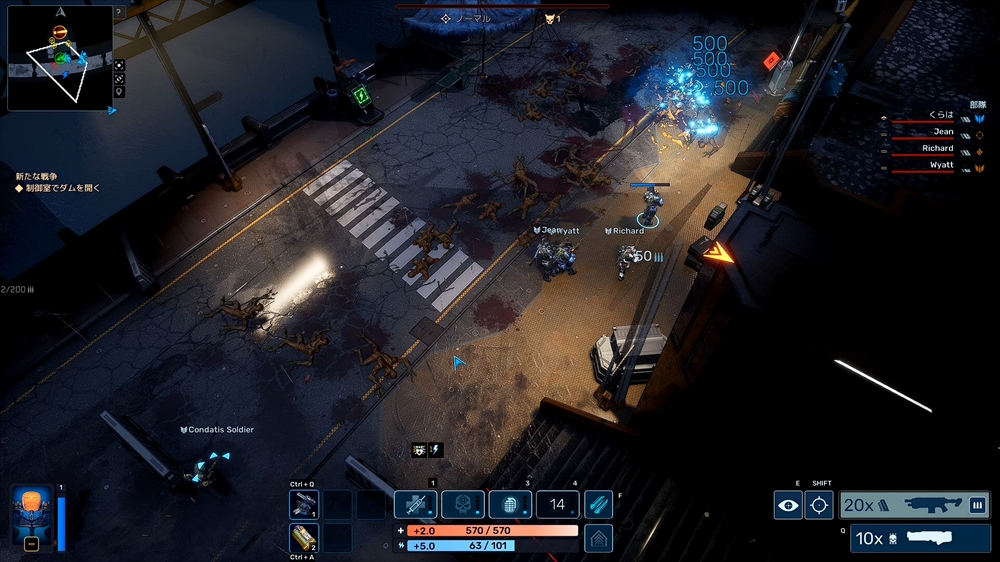
Task: Click the location pin button beside the minimap
Action: (x=120, y=92)
